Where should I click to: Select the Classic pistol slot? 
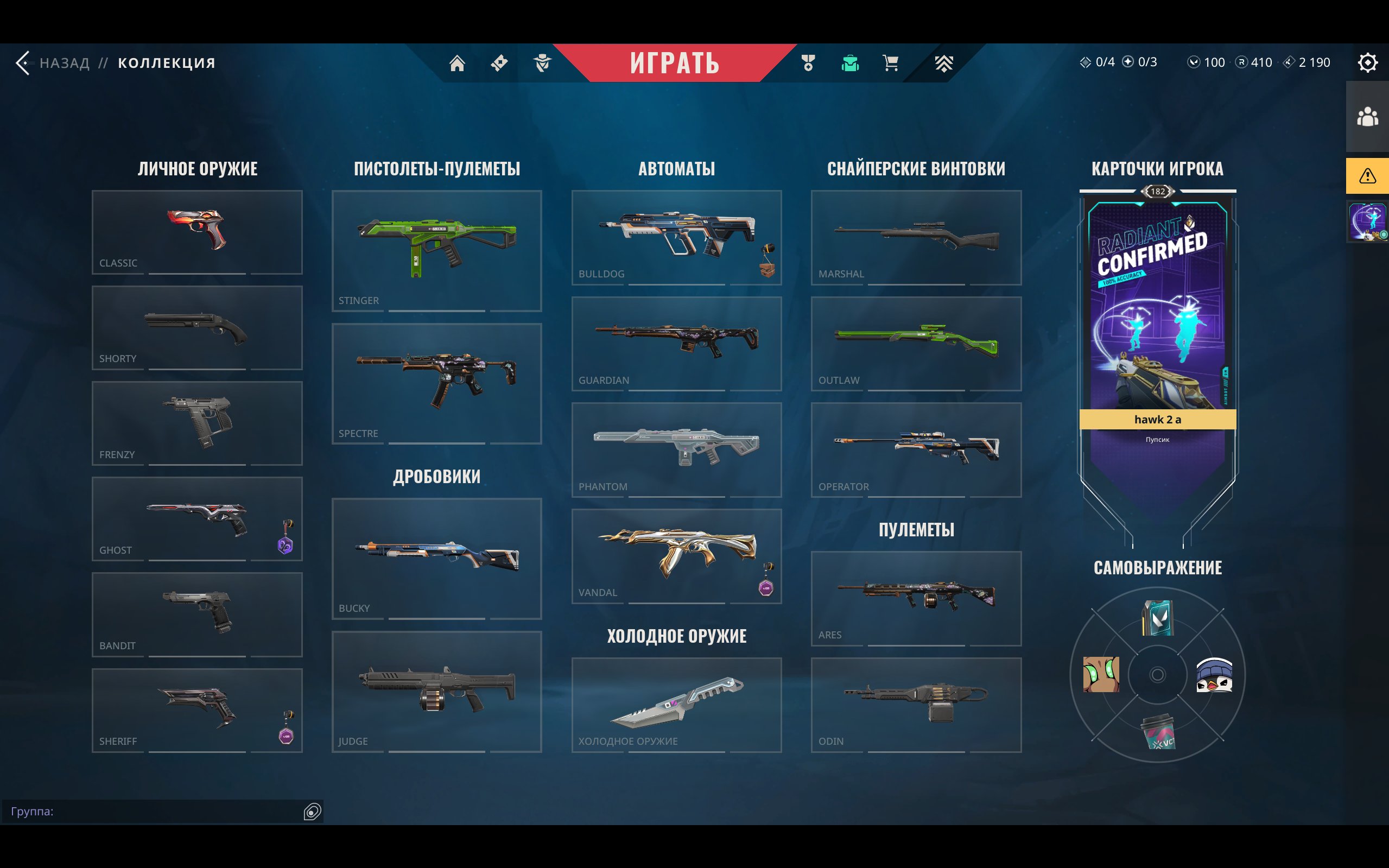197,232
